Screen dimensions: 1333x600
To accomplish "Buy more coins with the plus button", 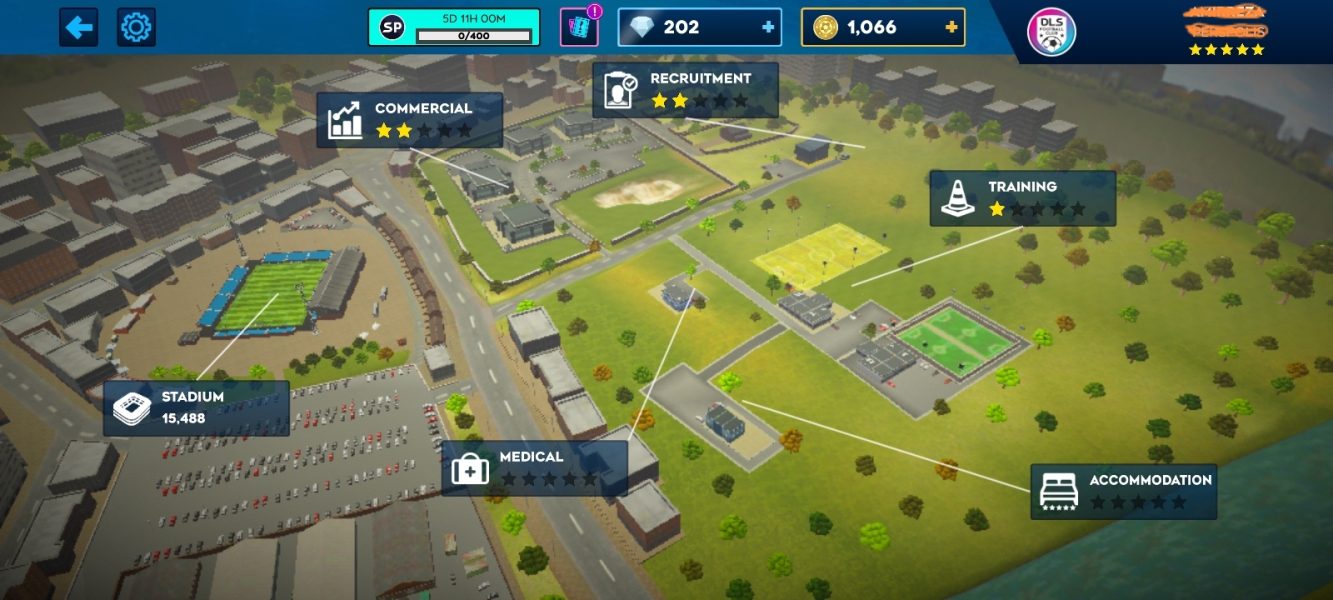I will coord(951,27).
